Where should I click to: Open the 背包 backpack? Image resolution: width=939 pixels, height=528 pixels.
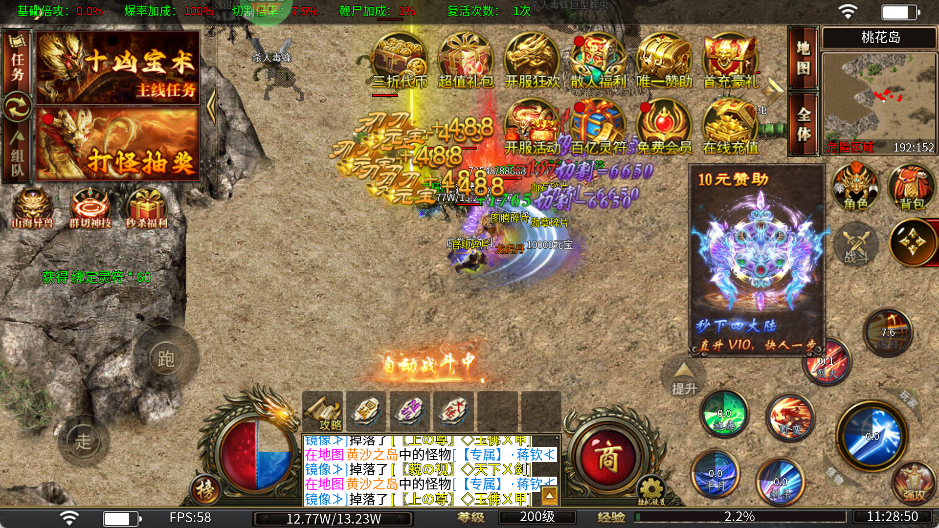click(912, 187)
